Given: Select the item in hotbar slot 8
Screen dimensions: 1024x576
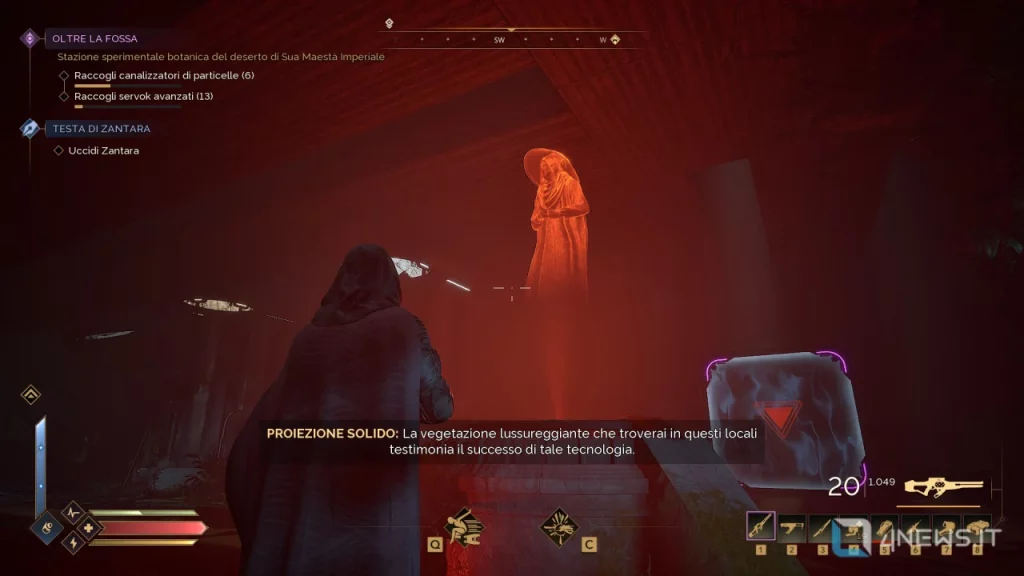Looking at the screenshot, I should [976, 526].
